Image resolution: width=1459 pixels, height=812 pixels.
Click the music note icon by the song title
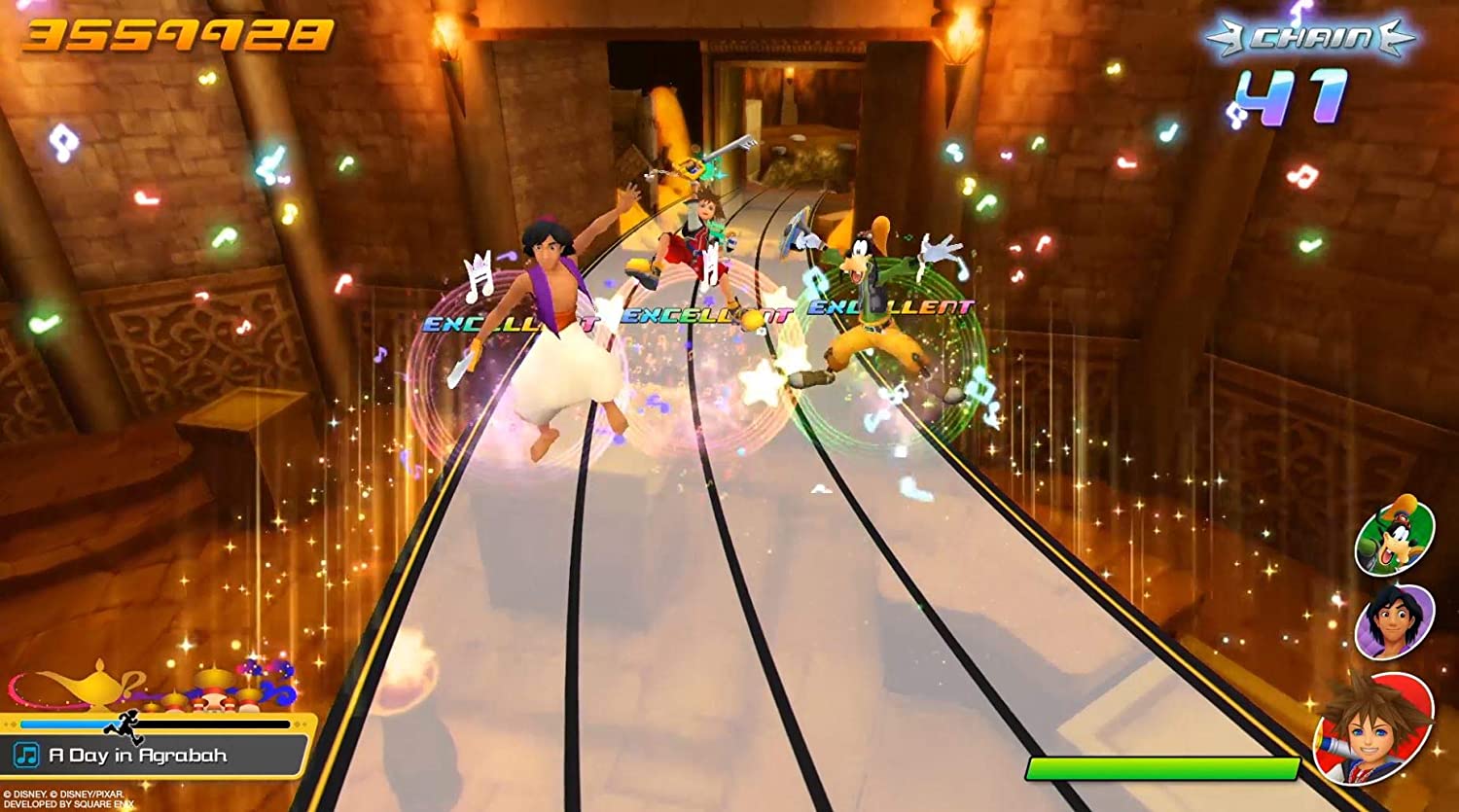coord(26,756)
